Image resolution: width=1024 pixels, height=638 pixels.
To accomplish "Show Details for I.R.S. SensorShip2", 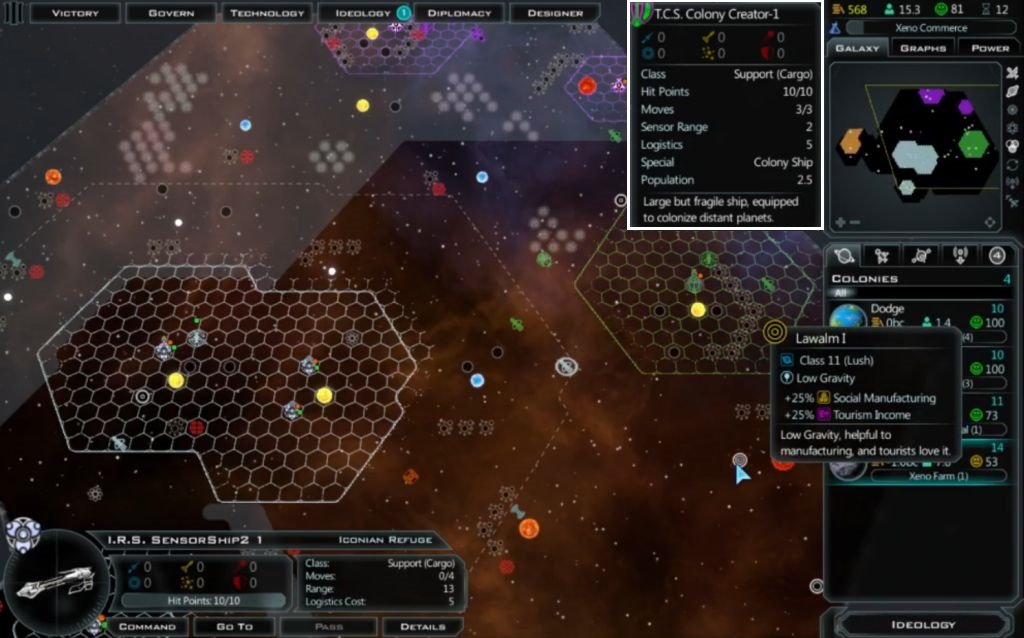I will [423, 627].
